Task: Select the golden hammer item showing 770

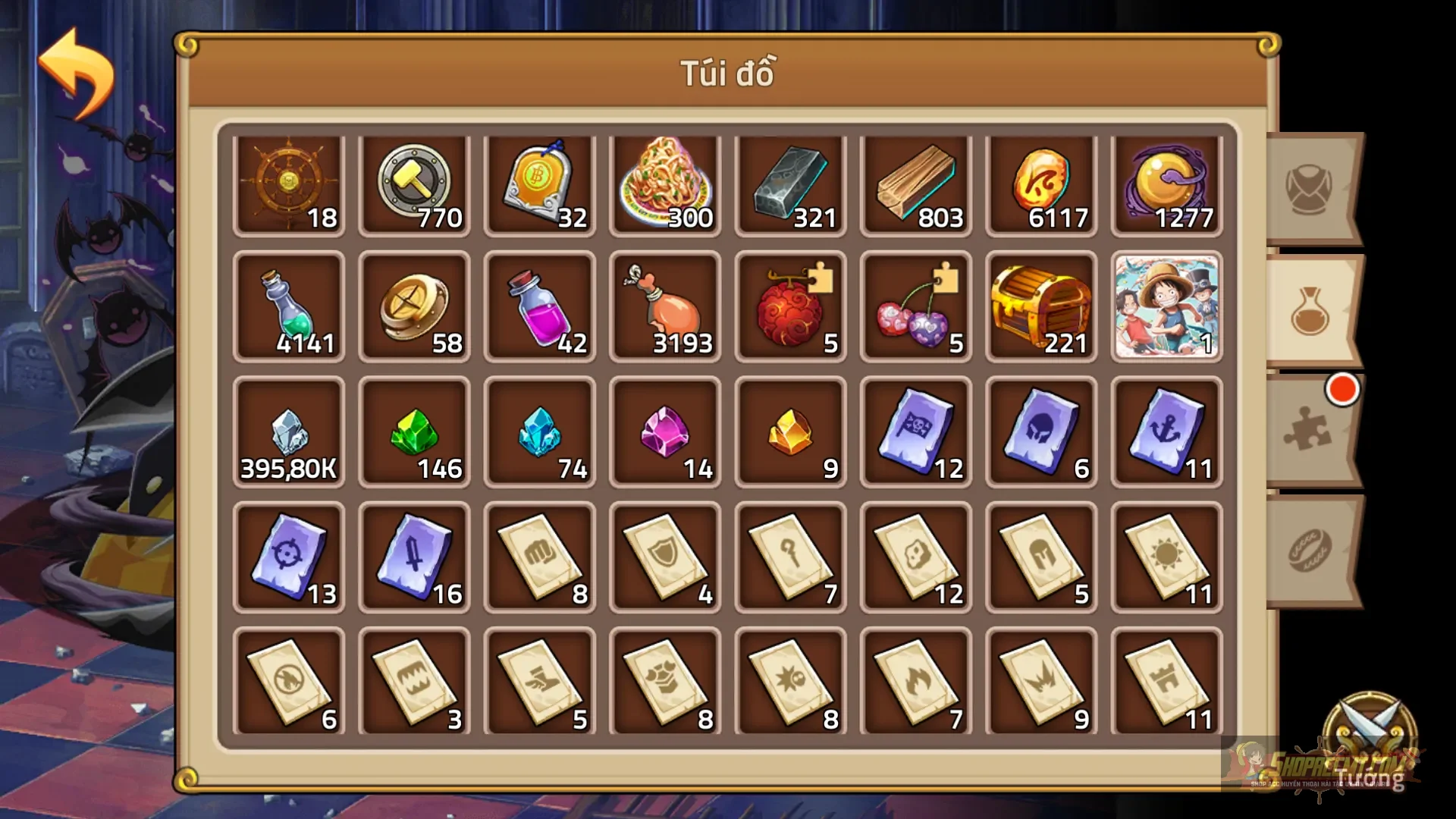Action: pos(414,182)
